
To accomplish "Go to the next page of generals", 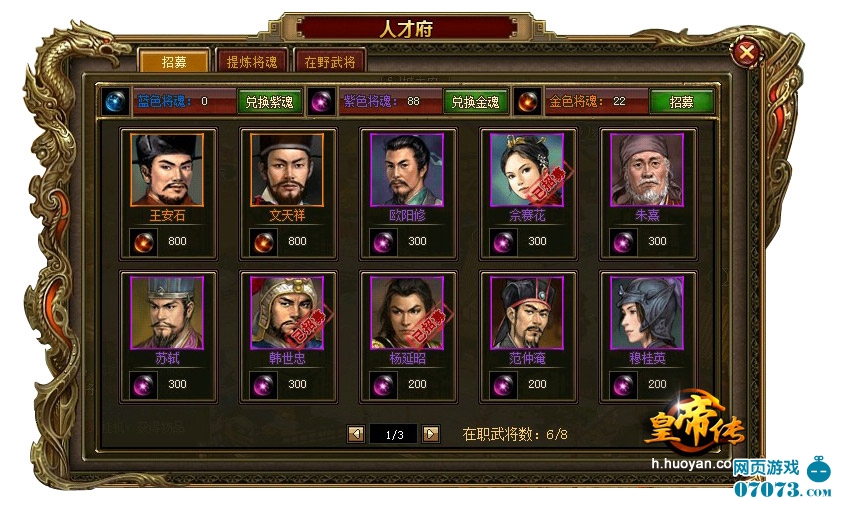I will [431, 434].
